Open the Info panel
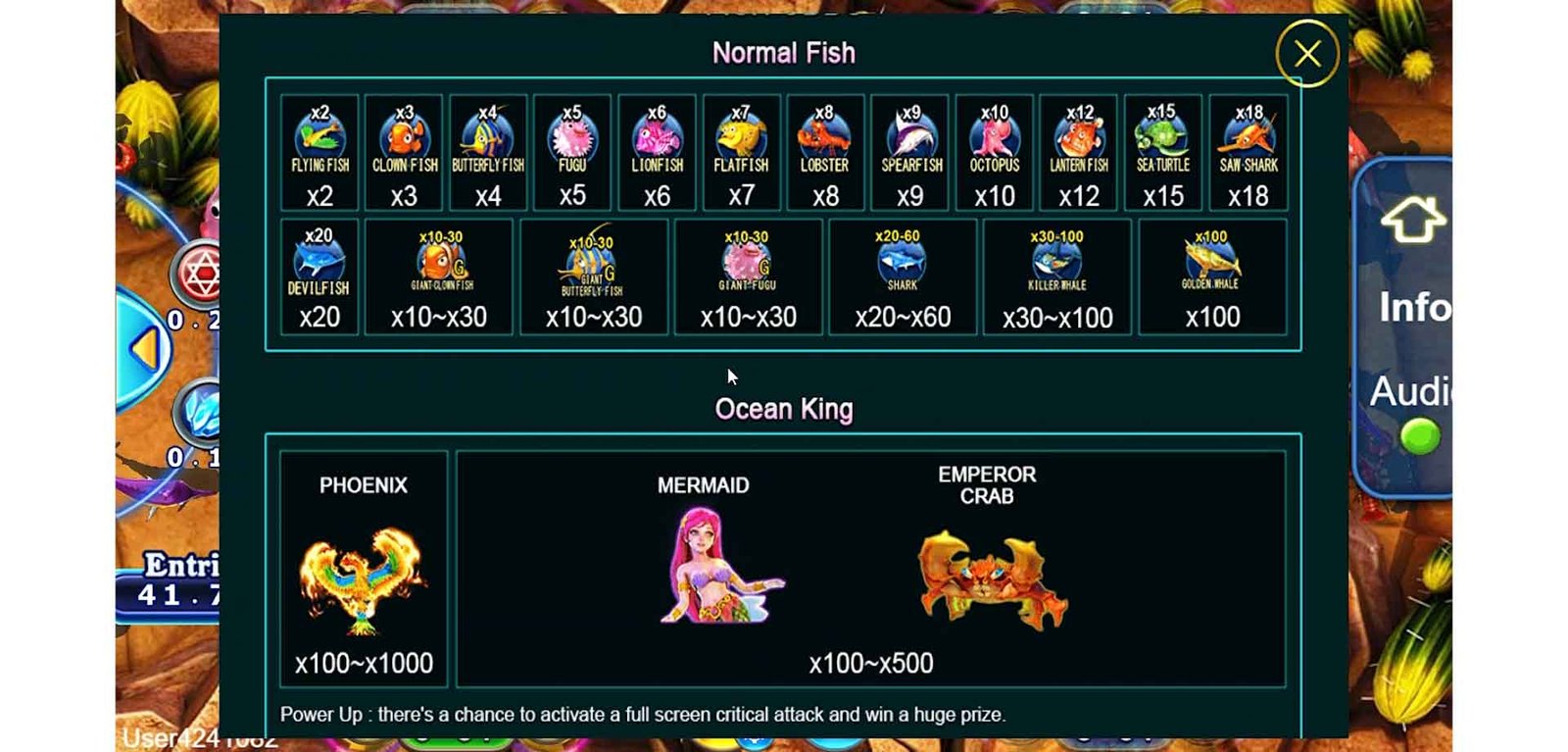Image resolution: width=1568 pixels, height=752 pixels. [1414, 308]
